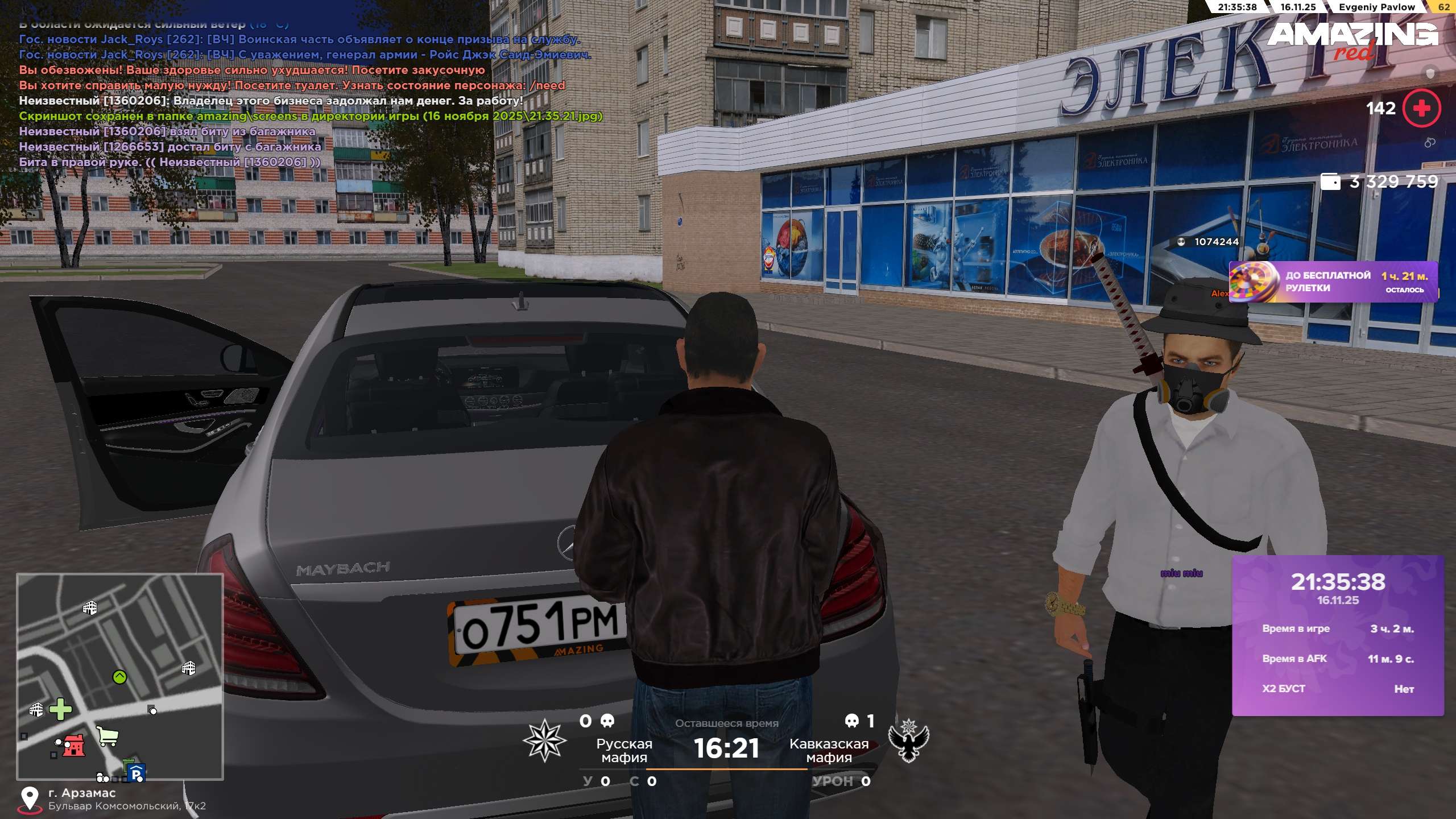Select the red house marker on minimap
1456x819 pixels.
73,745
